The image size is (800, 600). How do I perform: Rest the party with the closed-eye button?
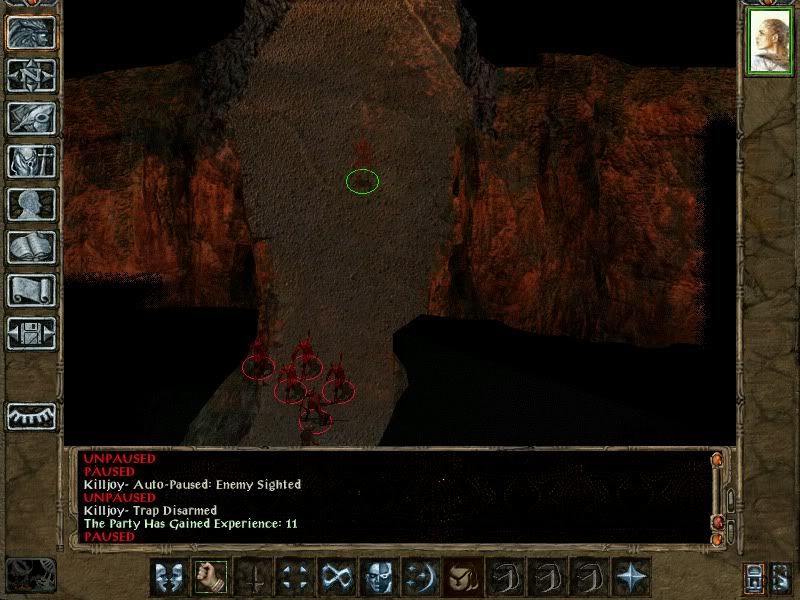(31, 415)
